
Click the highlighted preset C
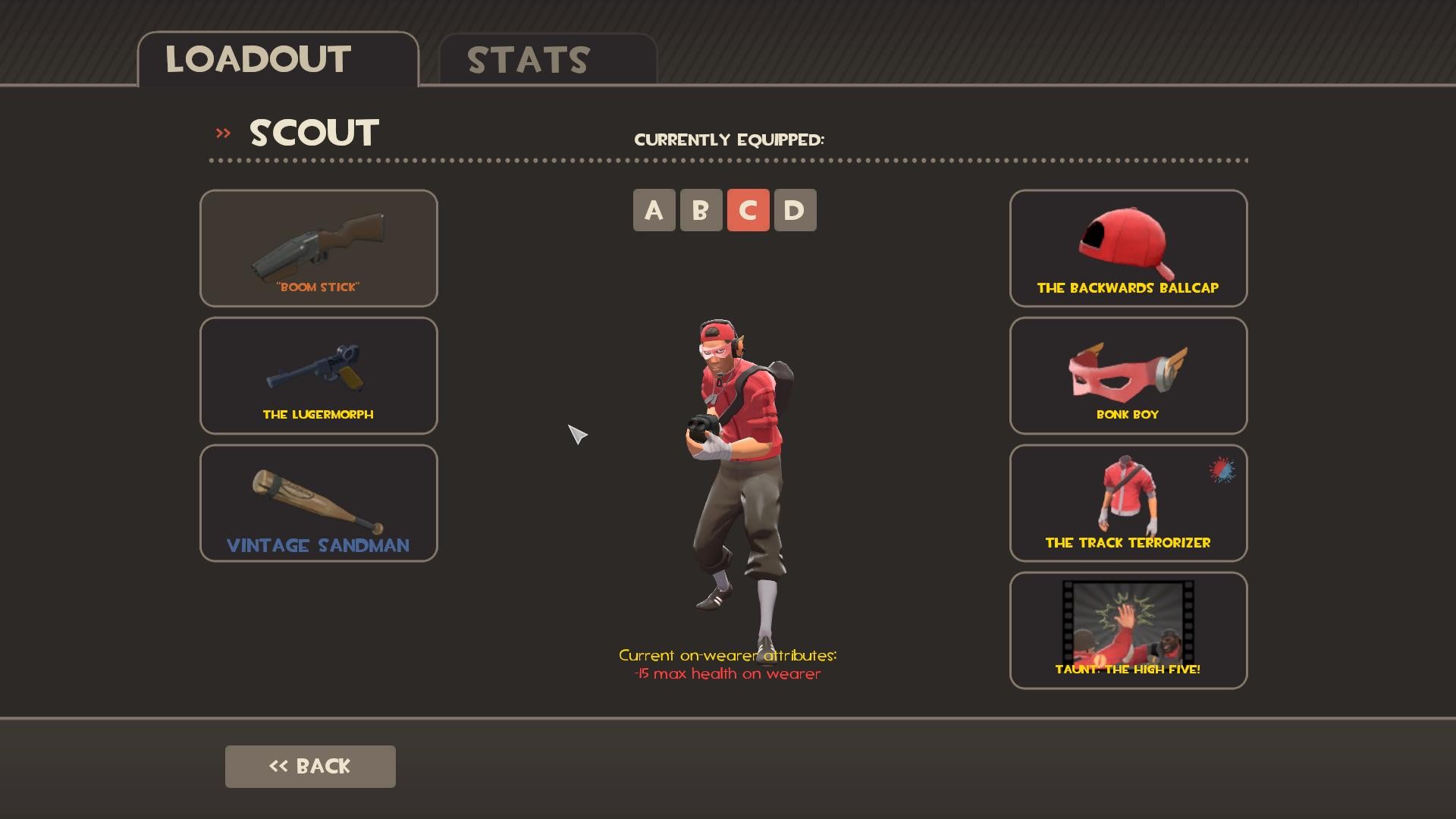tap(748, 210)
